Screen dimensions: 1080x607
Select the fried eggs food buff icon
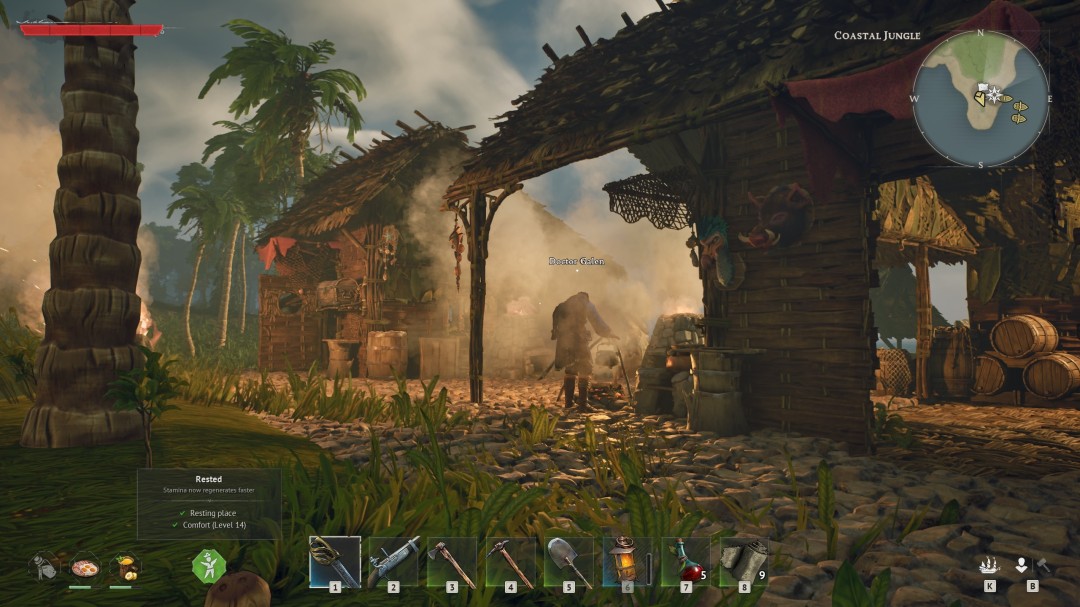click(85, 567)
